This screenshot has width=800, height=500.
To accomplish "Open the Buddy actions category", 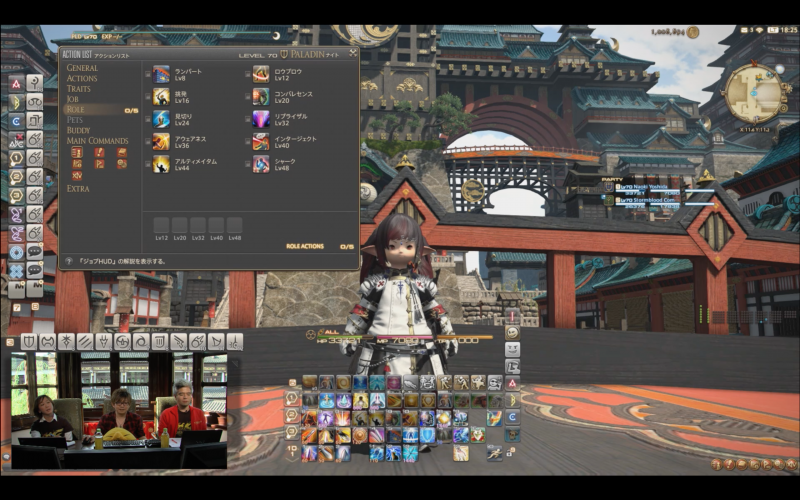I will [78, 130].
